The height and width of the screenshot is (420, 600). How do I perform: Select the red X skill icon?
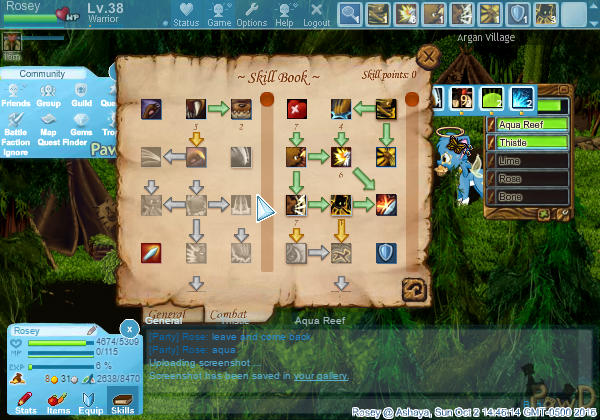point(297,108)
